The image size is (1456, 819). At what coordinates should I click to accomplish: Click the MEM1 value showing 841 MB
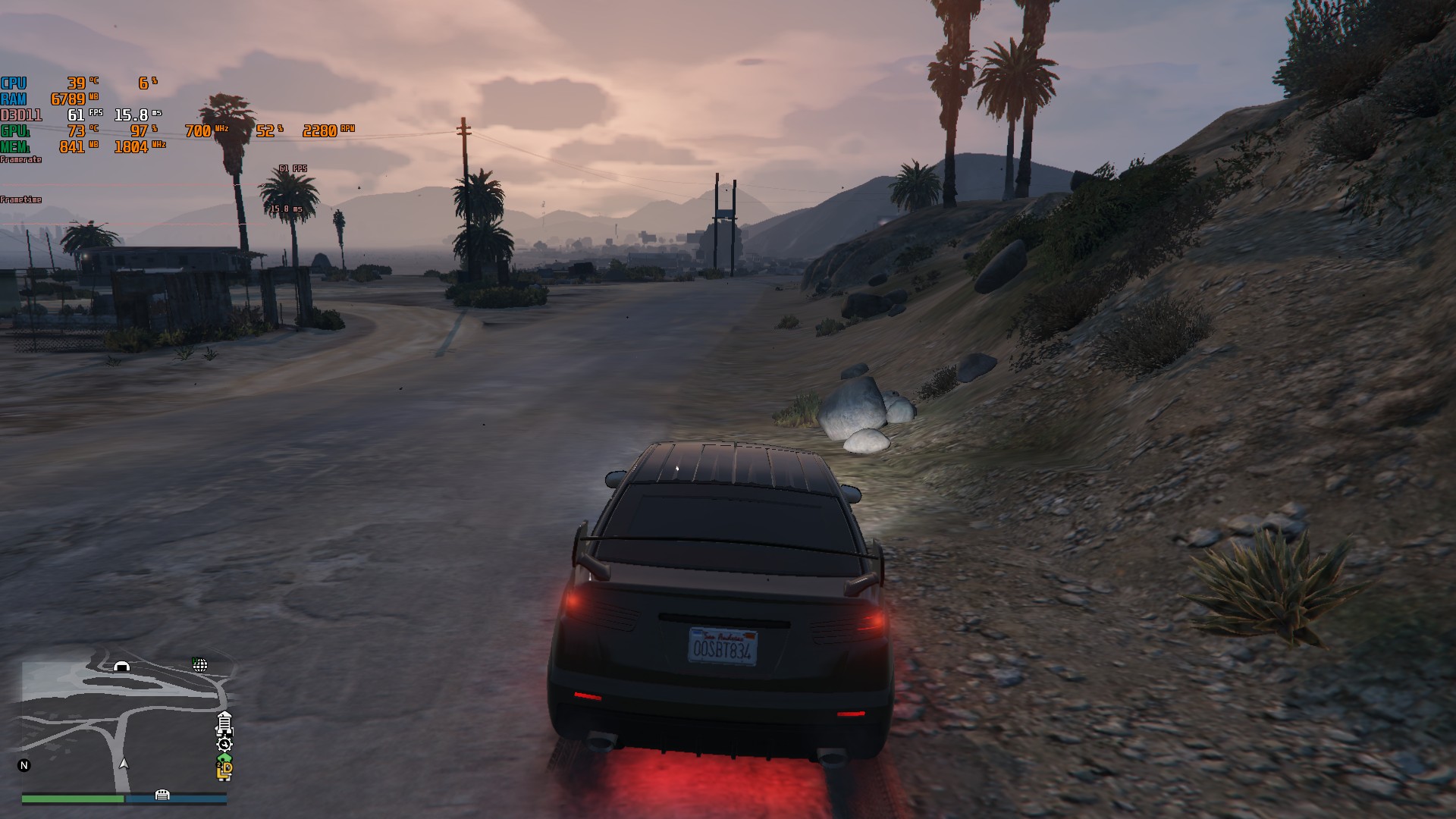(71, 146)
